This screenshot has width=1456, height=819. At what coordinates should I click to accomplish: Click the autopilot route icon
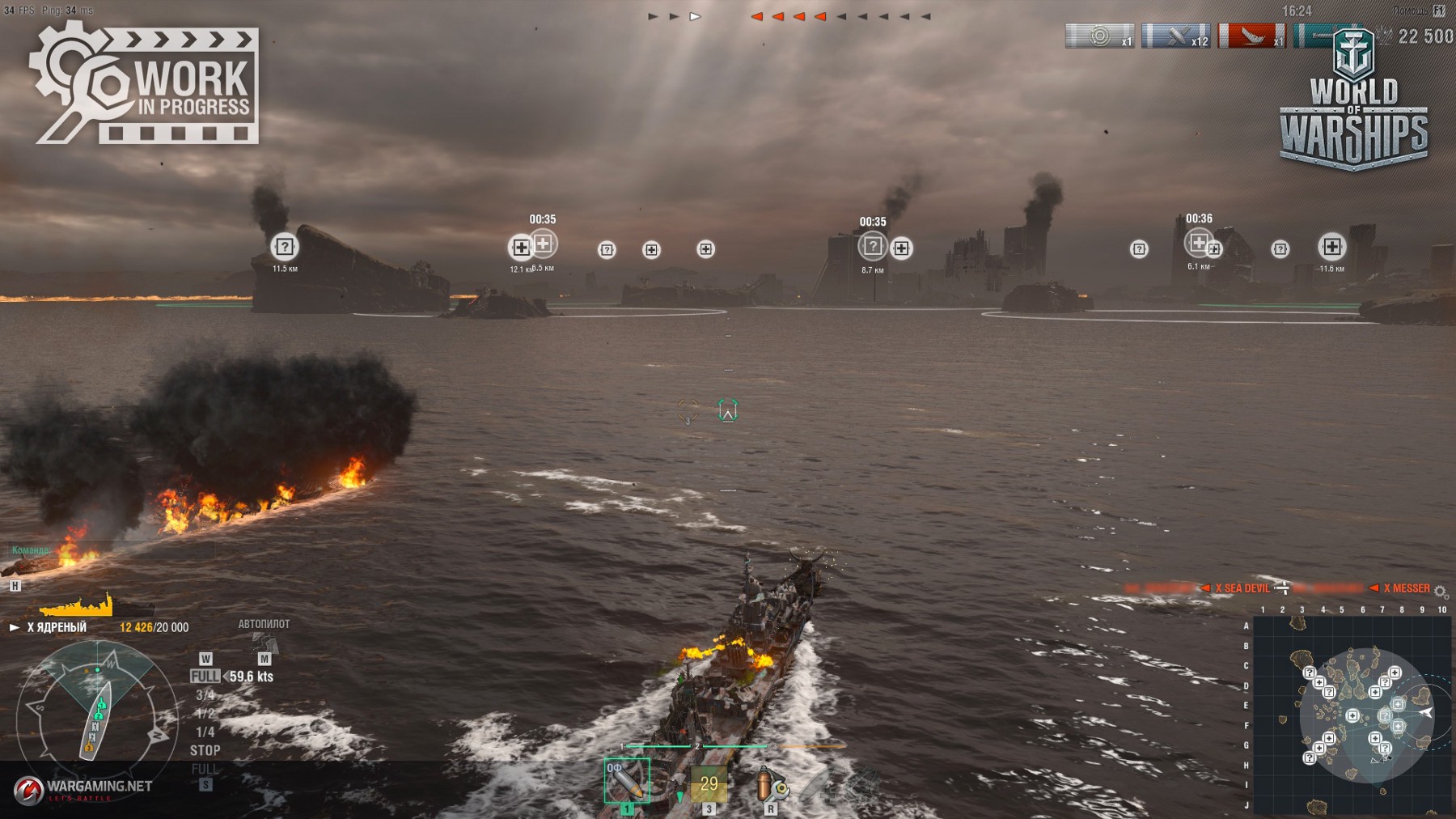[265, 644]
